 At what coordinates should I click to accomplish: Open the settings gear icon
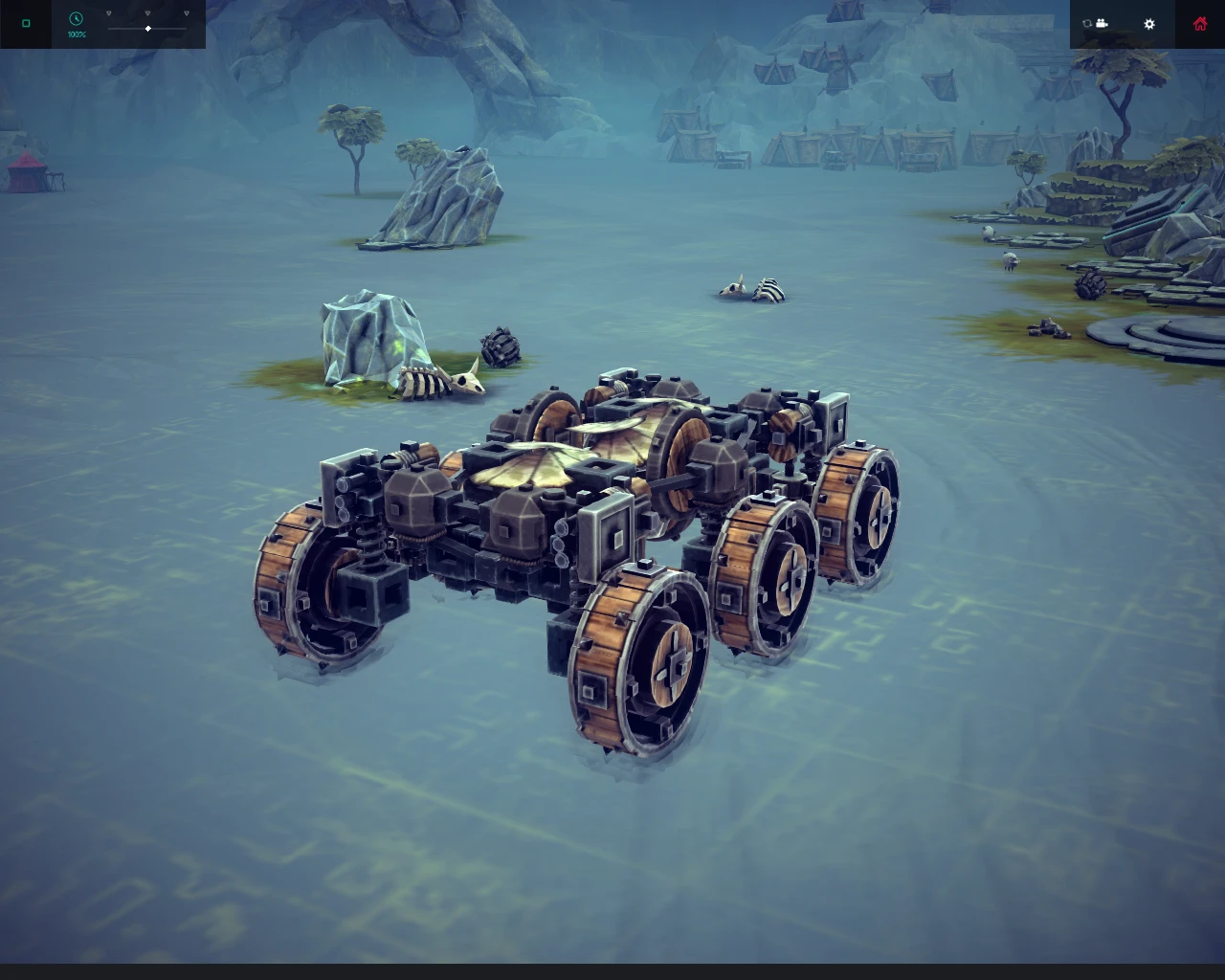(x=1148, y=25)
